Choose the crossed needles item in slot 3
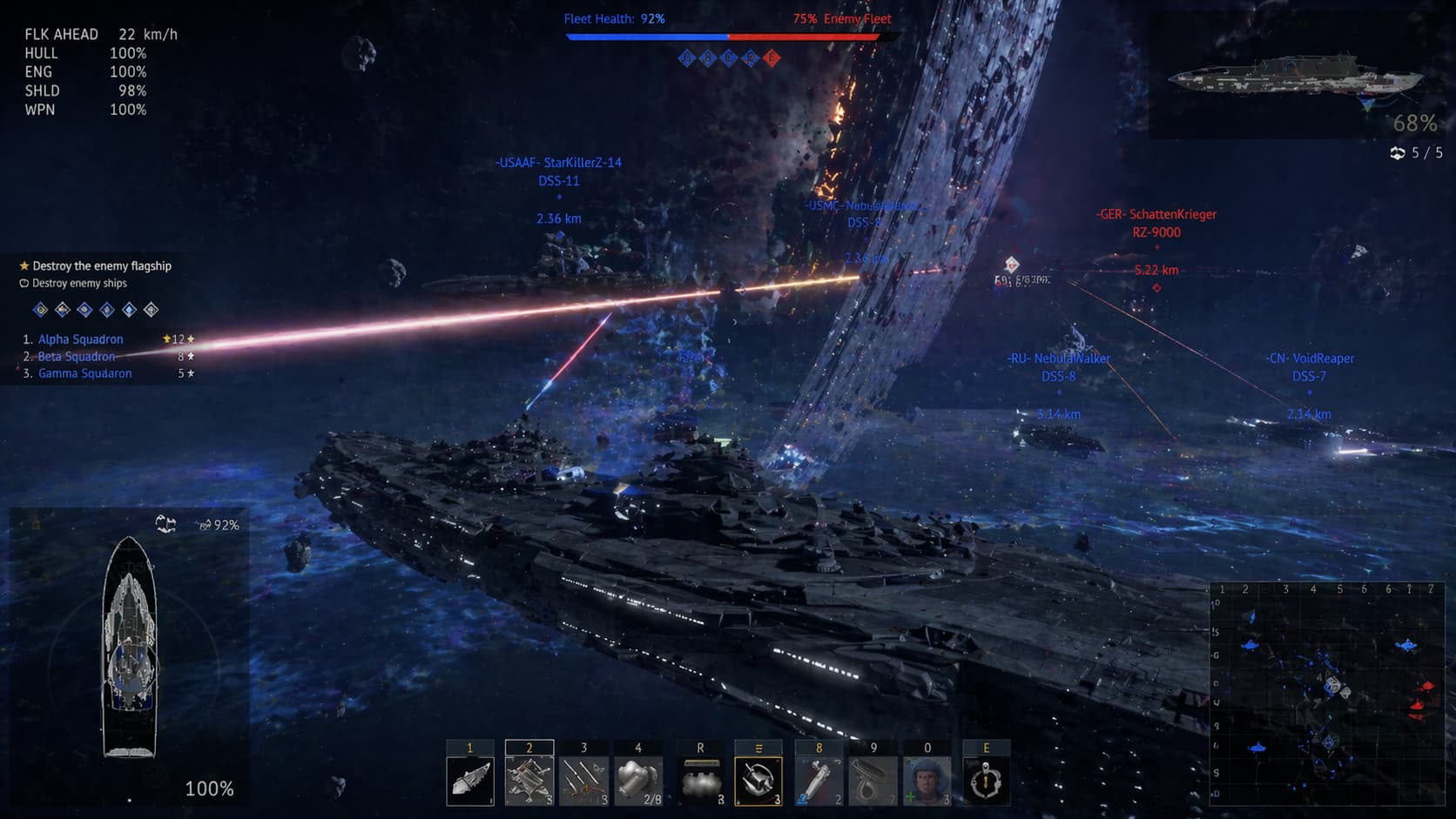This screenshot has width=1456, height=819. pos(583,780)
